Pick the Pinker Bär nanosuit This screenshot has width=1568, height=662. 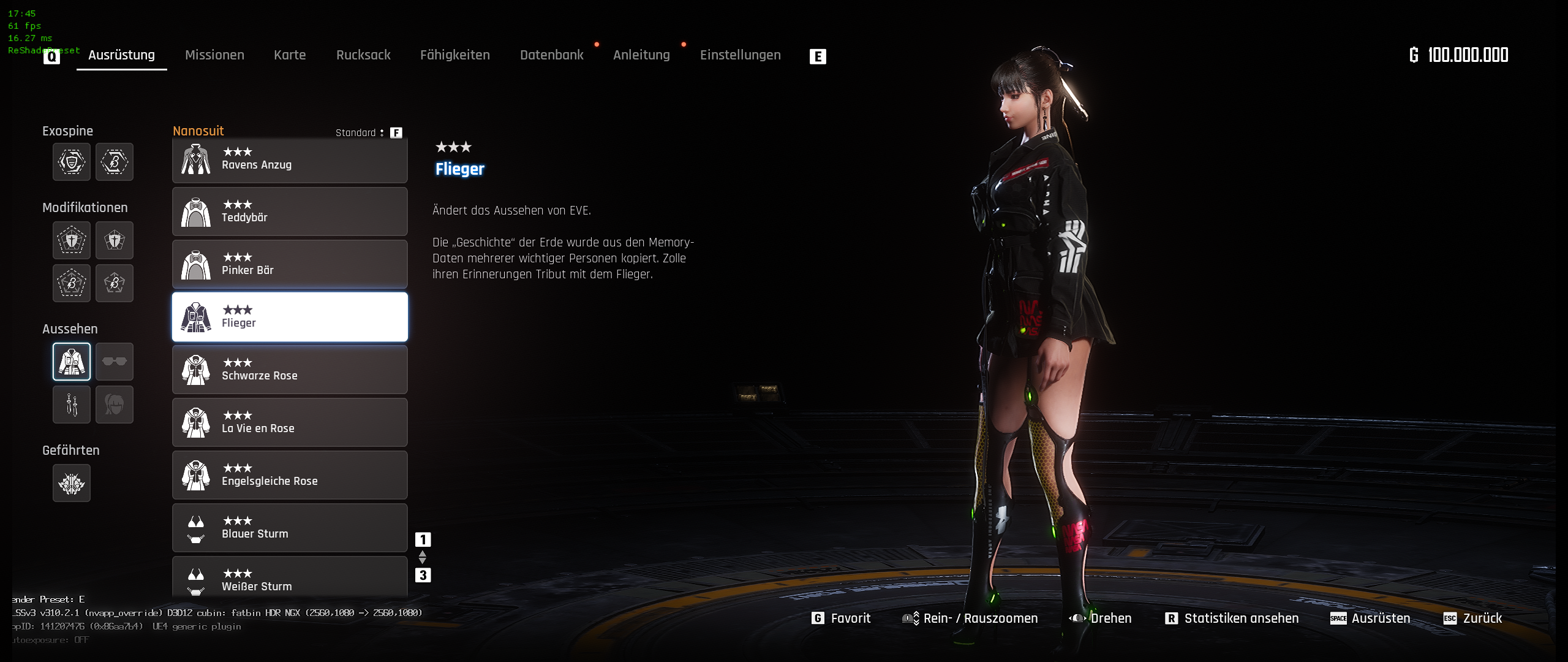click(x=290, y=264)
